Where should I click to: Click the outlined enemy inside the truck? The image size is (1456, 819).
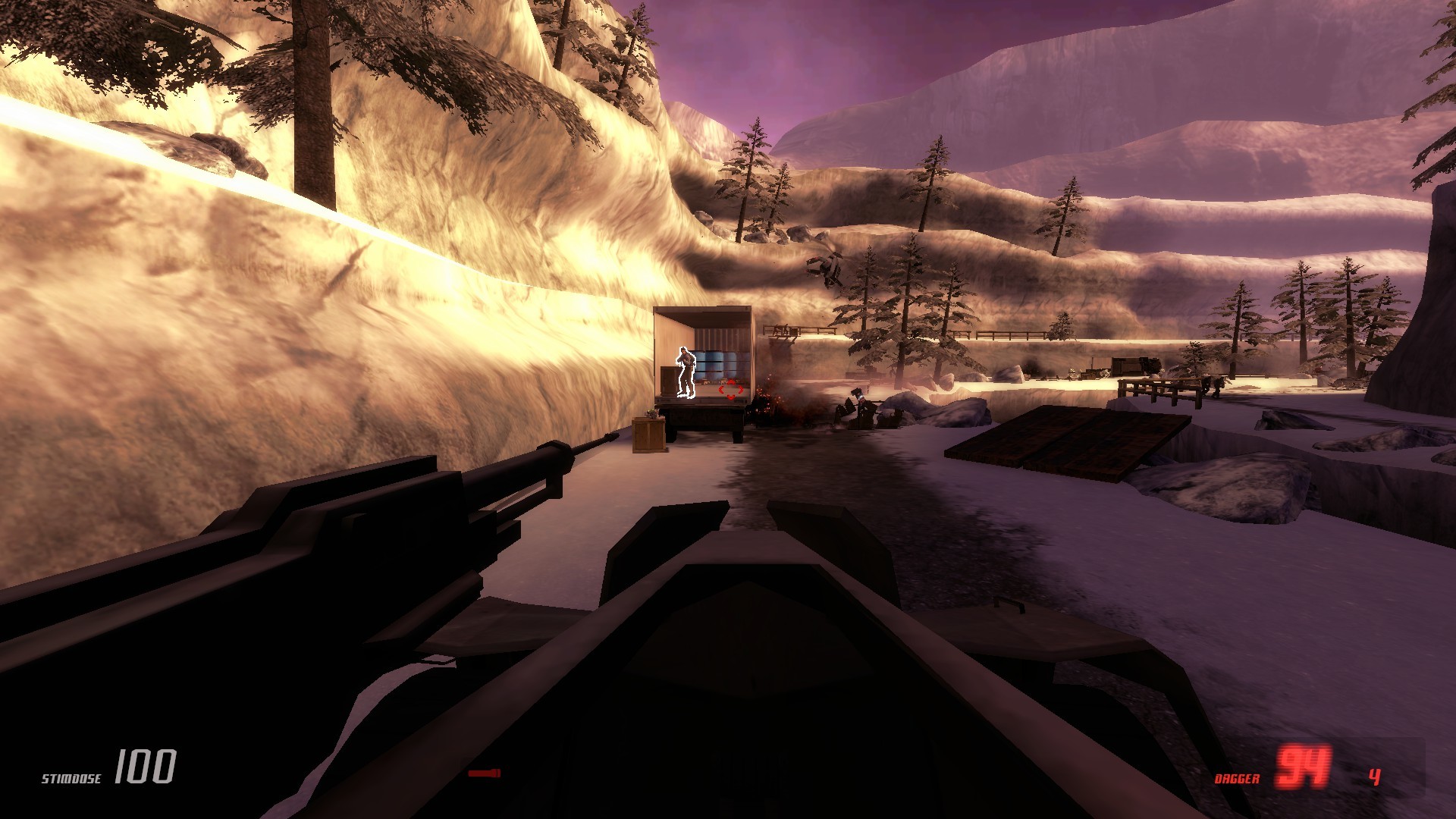point(685,372)
